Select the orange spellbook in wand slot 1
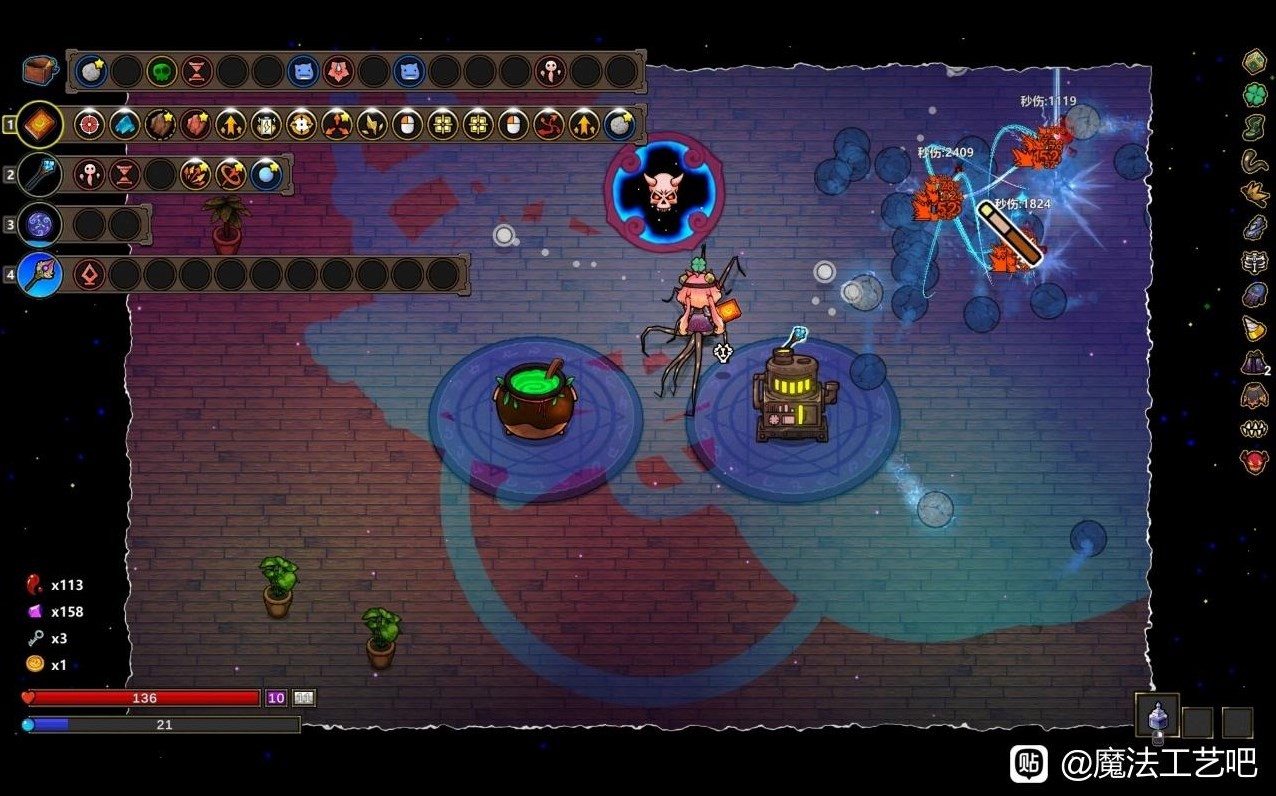Screen dimensions: 1276x796 tap(40, 125)
